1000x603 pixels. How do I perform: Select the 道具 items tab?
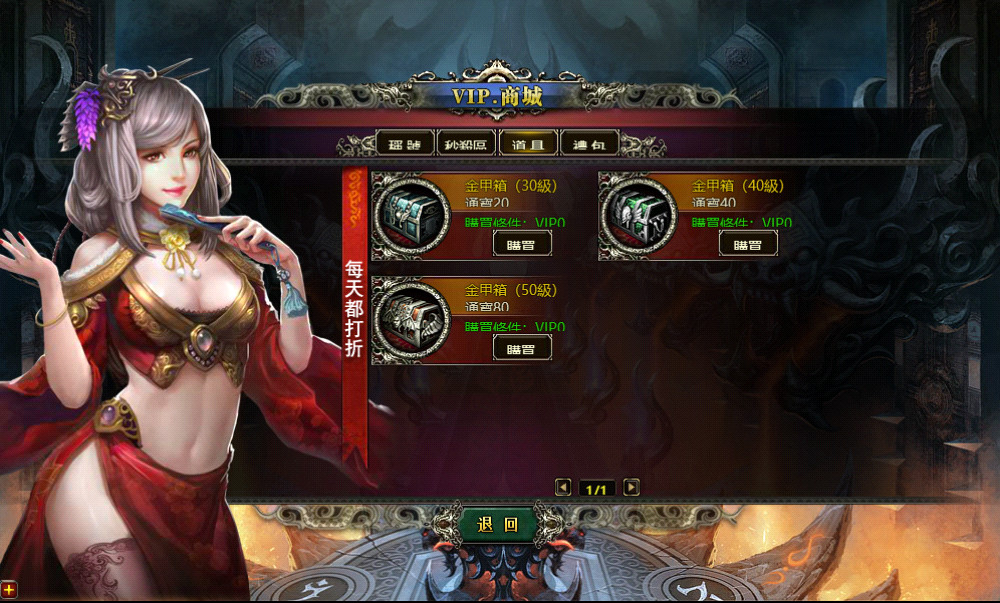(x=528, y=144)
